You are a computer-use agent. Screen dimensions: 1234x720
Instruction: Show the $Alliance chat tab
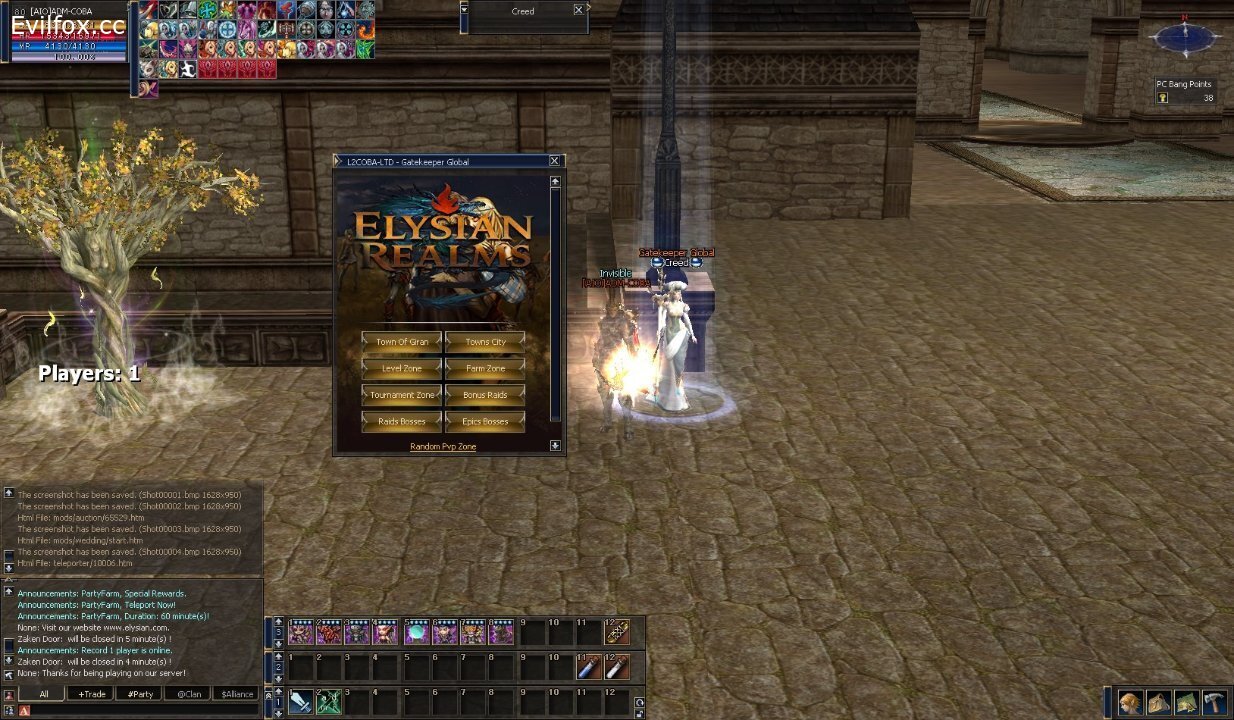[237, 694]
